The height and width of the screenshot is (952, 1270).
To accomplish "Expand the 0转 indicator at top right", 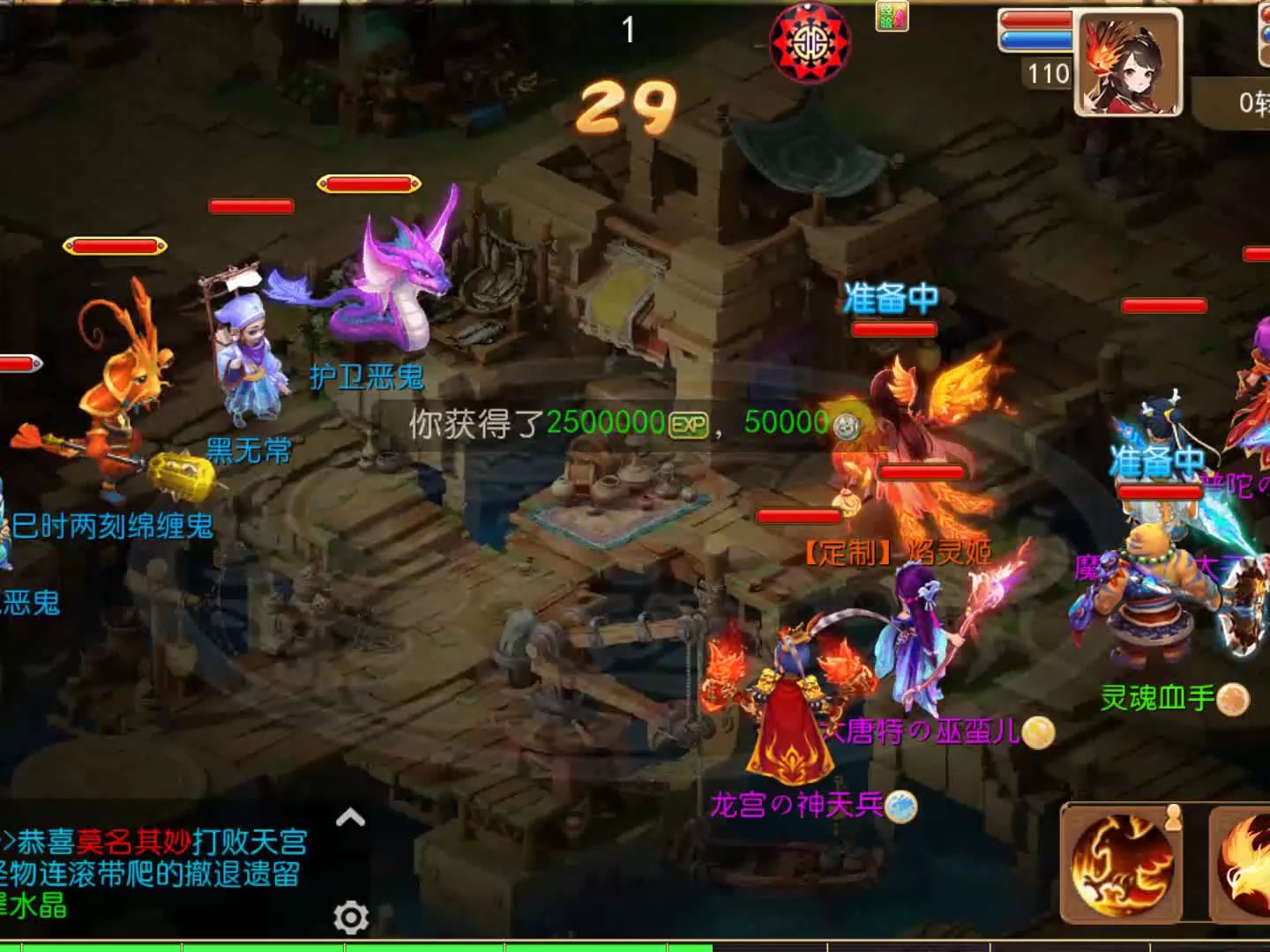I will [1251, 101].
